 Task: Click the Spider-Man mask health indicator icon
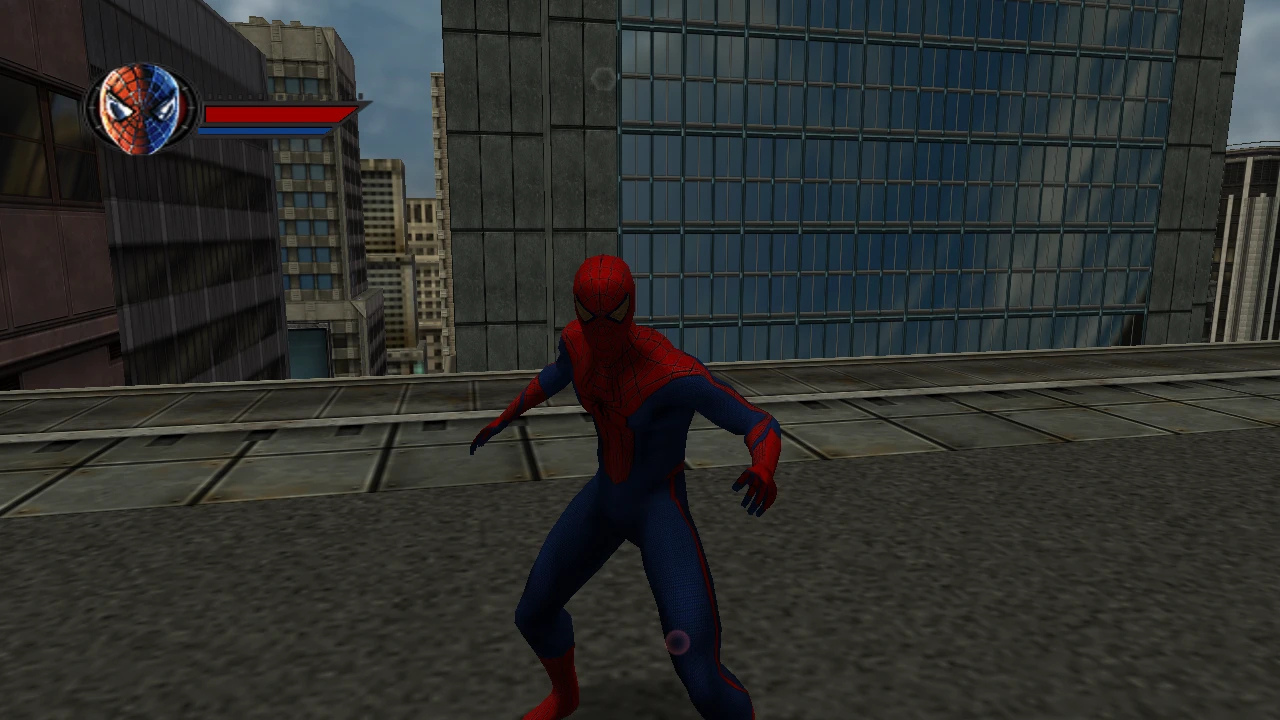coord(140,108)
